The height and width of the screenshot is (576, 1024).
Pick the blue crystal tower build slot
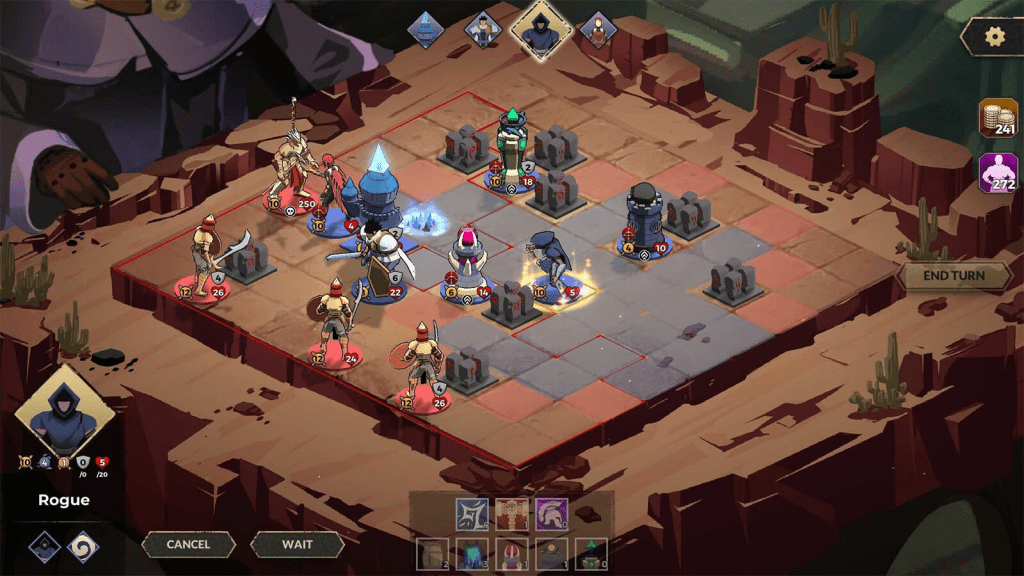point(472,553)
